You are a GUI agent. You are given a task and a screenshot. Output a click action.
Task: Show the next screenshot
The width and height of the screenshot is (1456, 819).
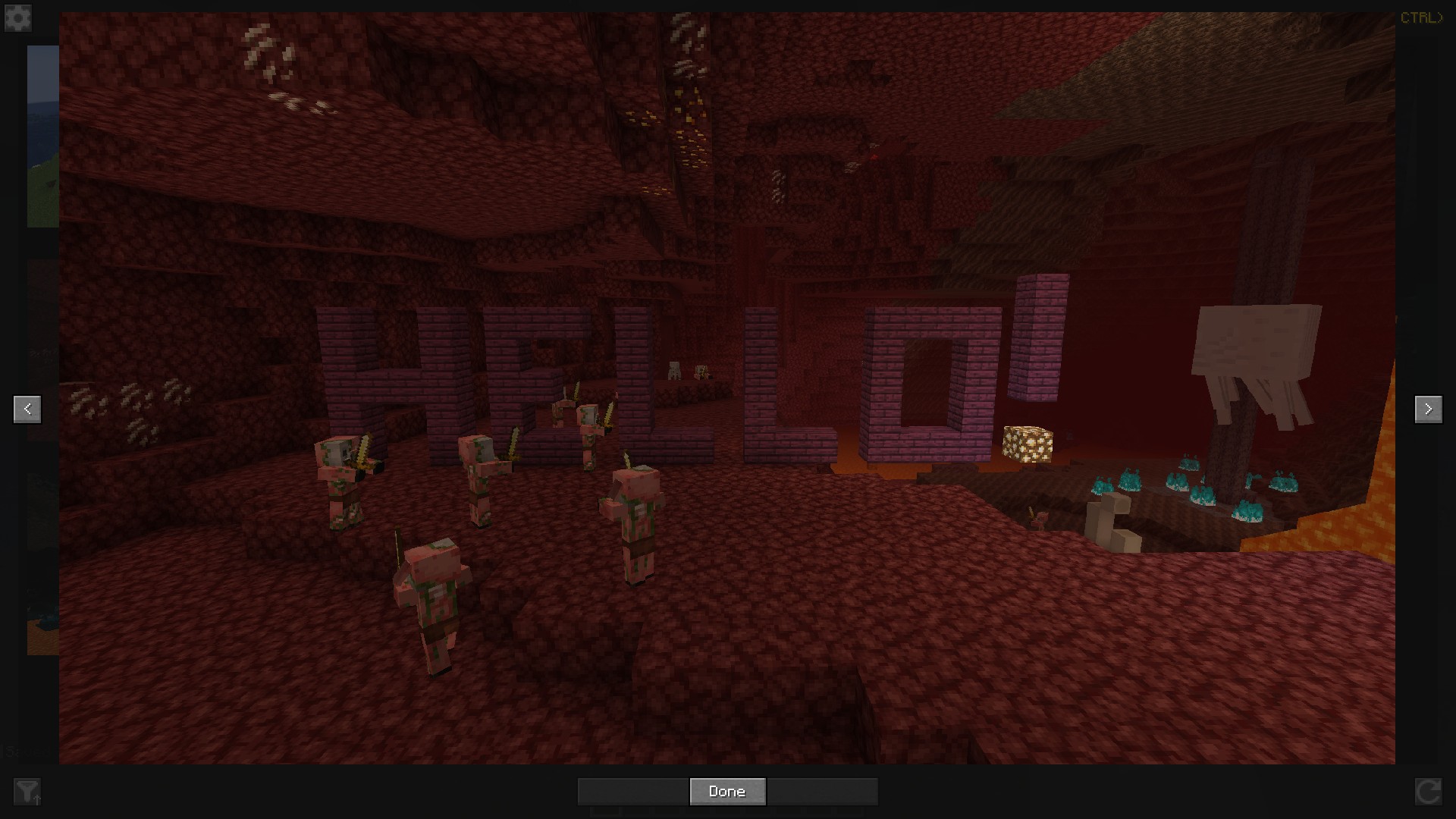[1428, 409]
